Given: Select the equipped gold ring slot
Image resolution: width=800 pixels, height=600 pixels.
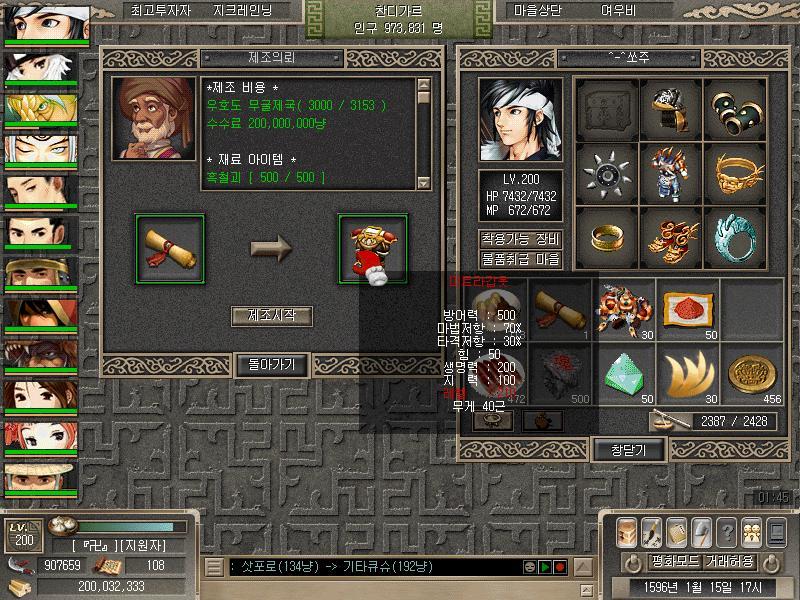Looking at the screenshot, I should pos(607,237).
